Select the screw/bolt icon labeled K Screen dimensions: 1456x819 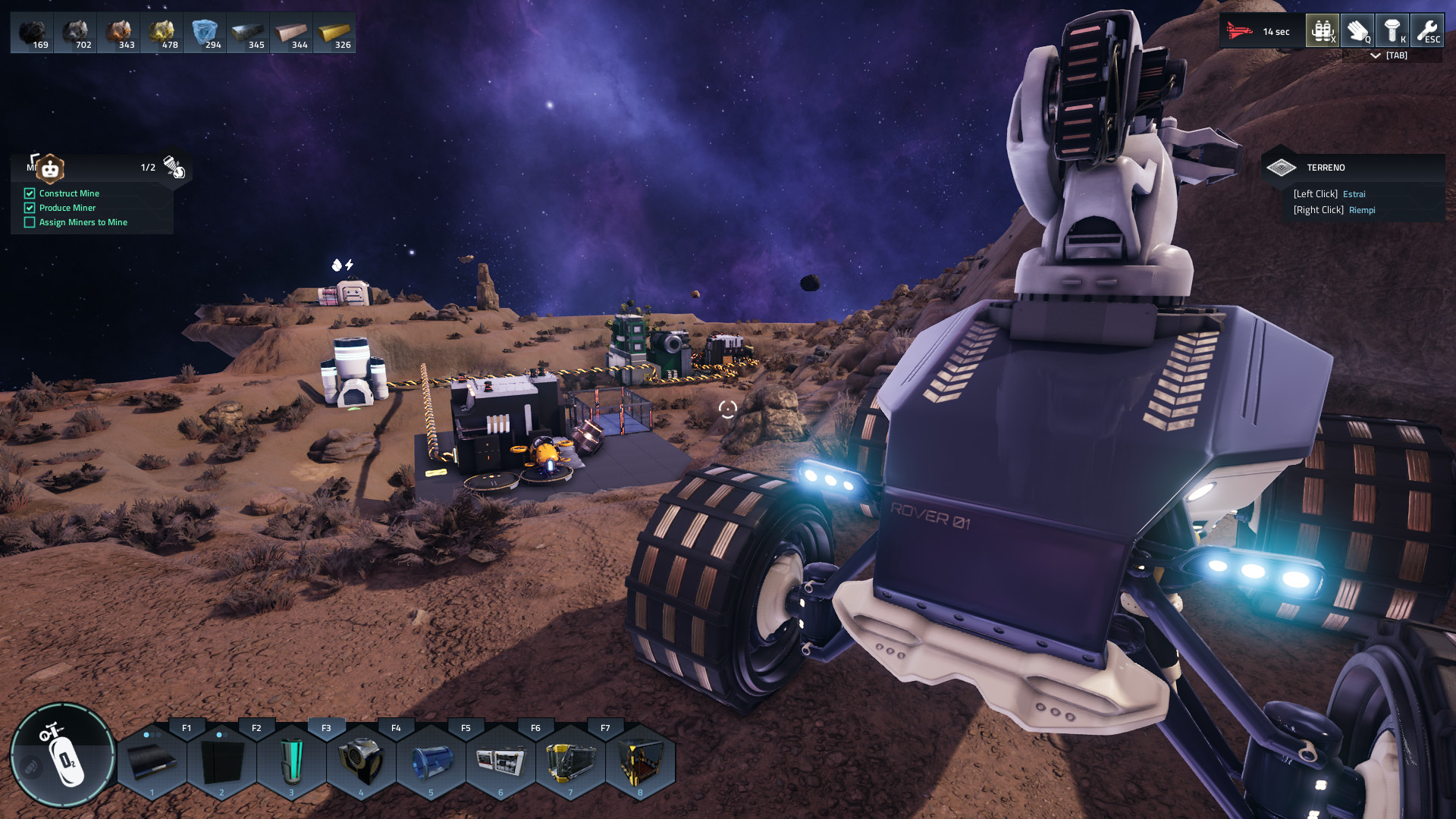1392,30
